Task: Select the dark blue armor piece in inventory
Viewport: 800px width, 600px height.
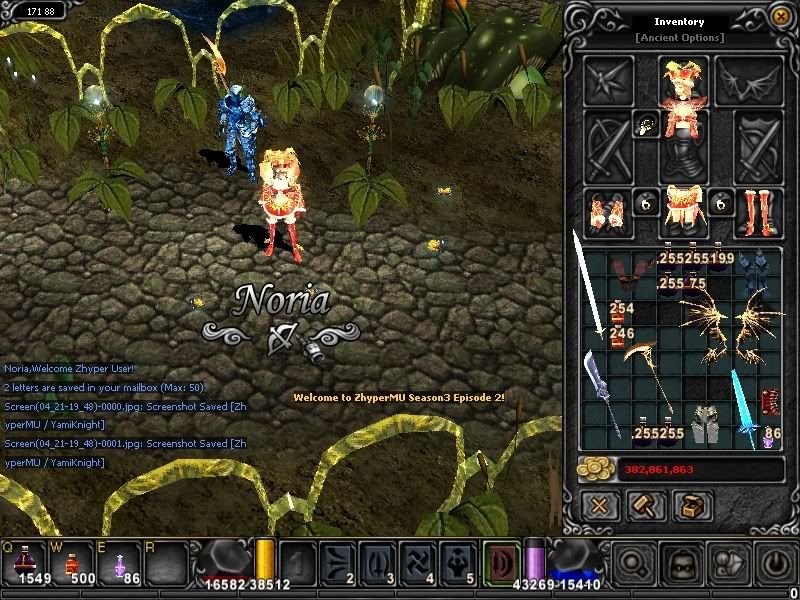Action: [x=753, y=271]
